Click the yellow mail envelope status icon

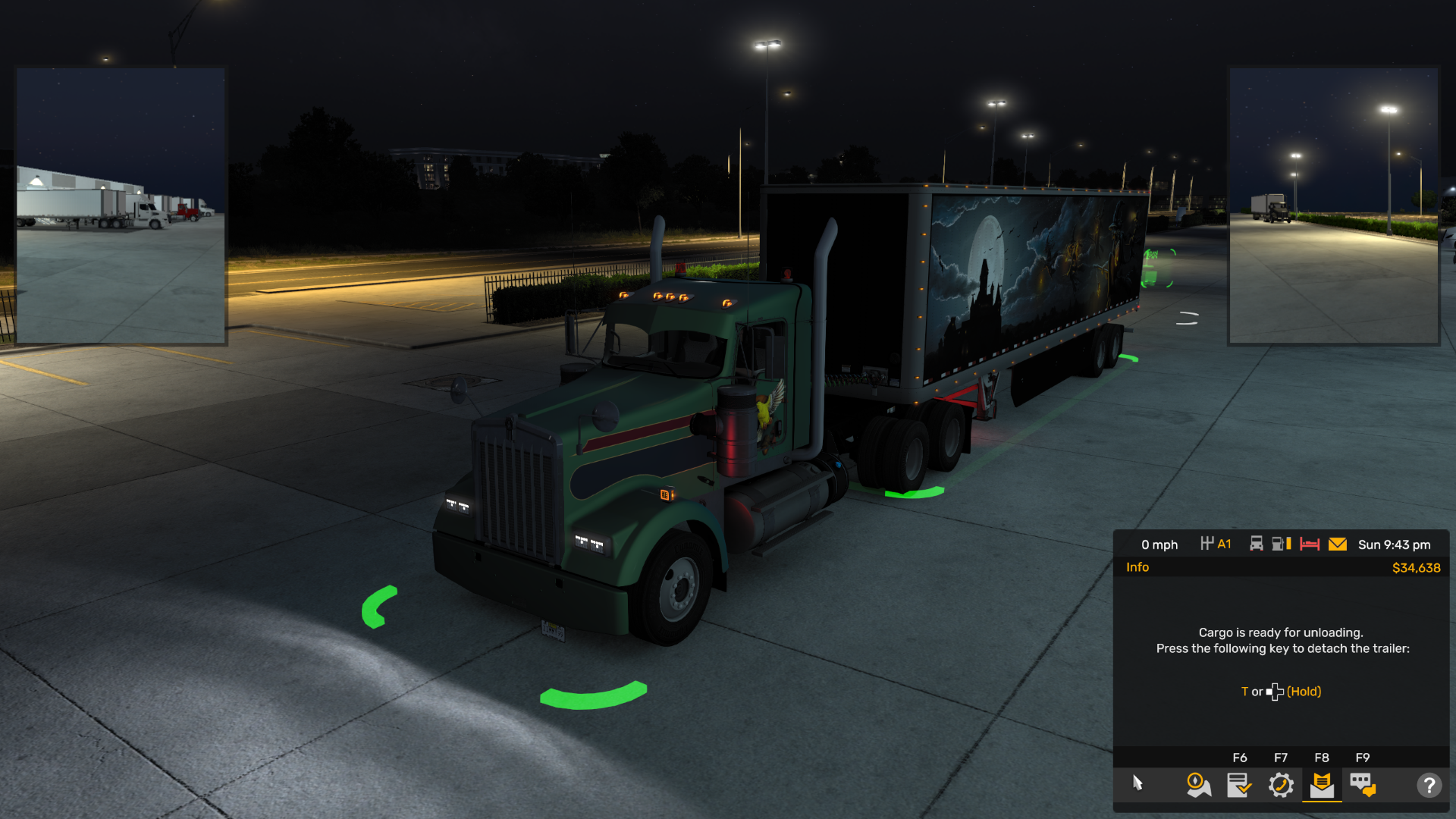pyautogui.click(x=1338, y=544)
